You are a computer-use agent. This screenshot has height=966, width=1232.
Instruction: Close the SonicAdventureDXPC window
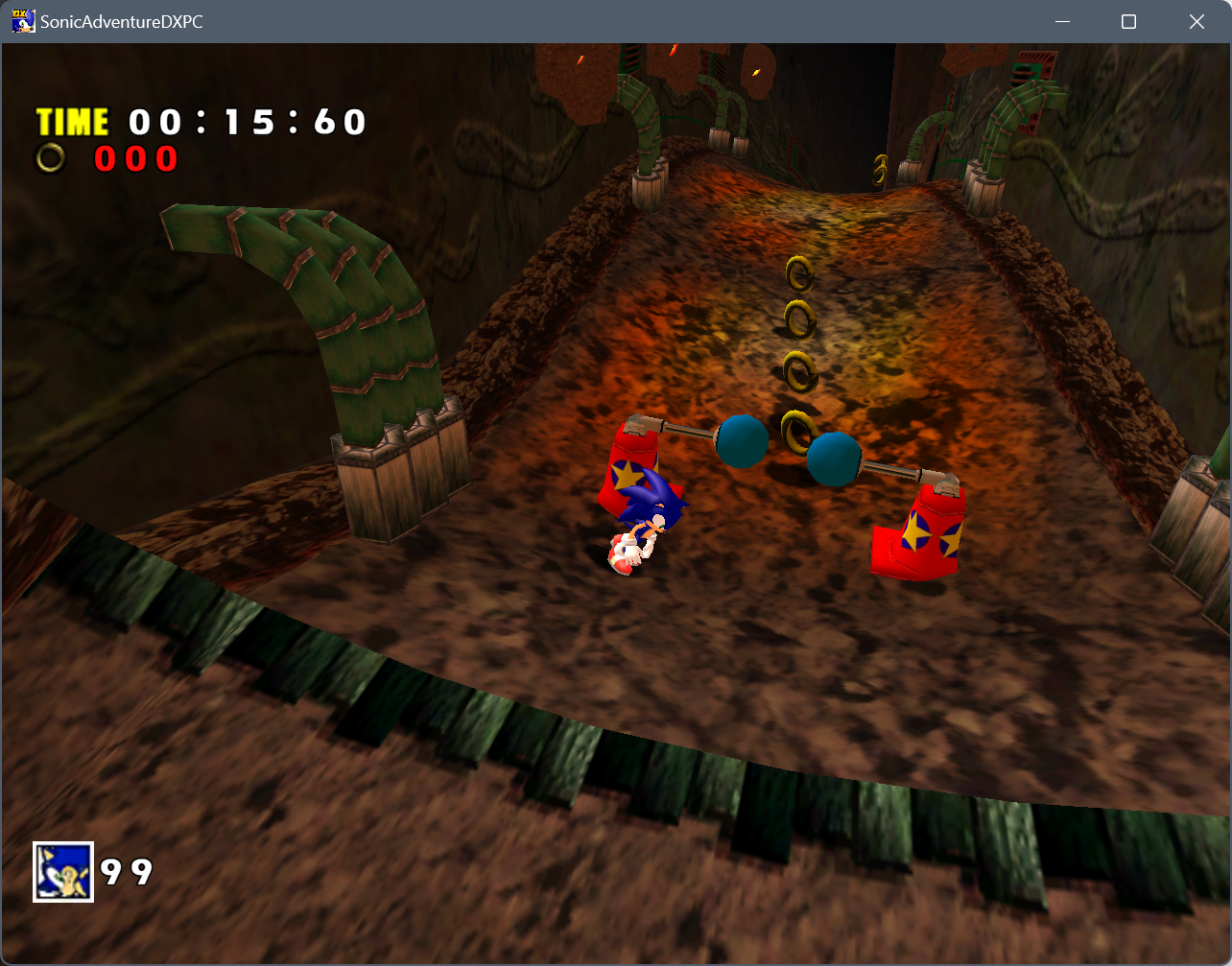[1196, 21]
